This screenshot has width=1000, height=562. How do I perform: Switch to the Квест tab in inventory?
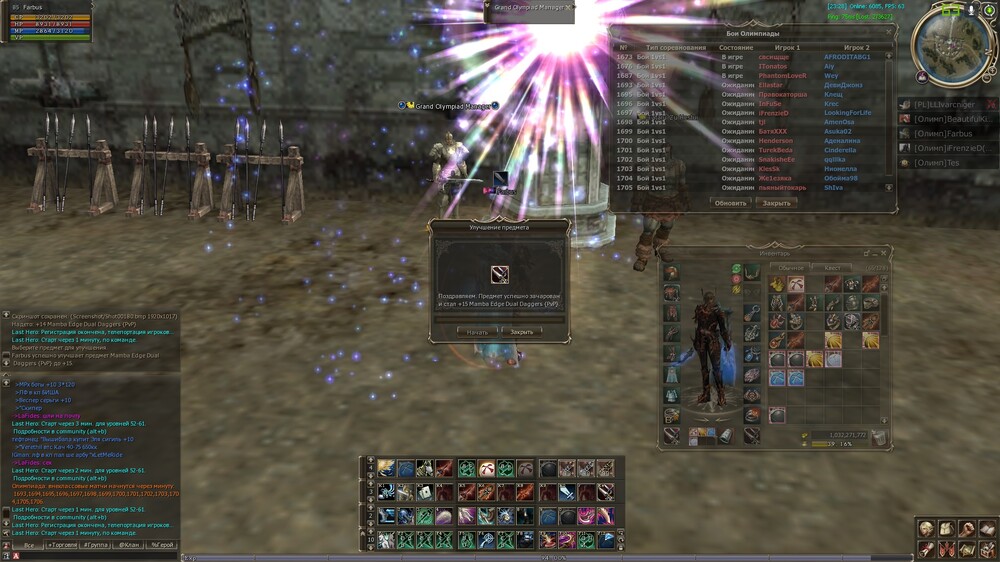tap(832, 268)
